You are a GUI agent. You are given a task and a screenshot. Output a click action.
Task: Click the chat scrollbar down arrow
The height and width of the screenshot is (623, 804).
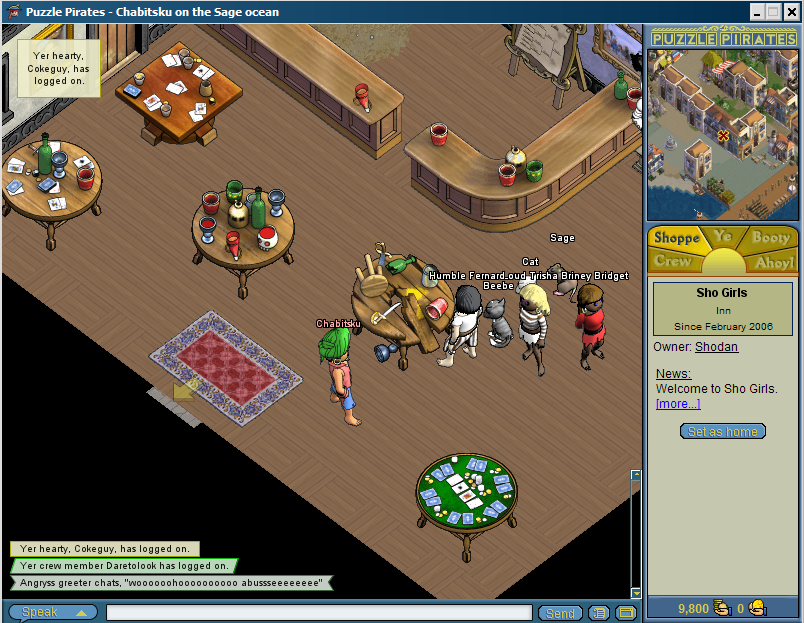(x=635, y=593)
